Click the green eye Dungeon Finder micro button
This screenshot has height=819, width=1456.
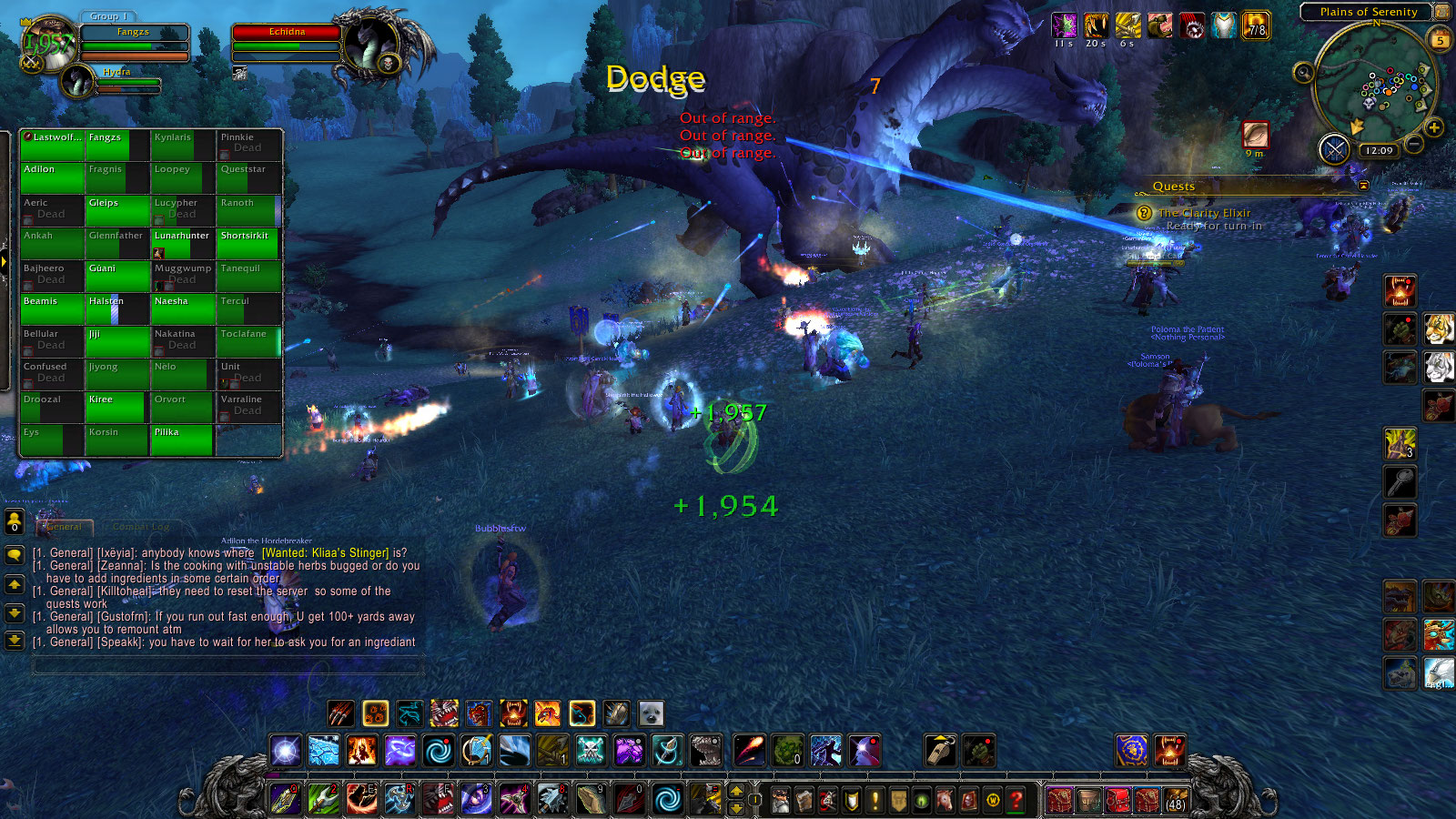pyautogui.click(x=921, y=800)
